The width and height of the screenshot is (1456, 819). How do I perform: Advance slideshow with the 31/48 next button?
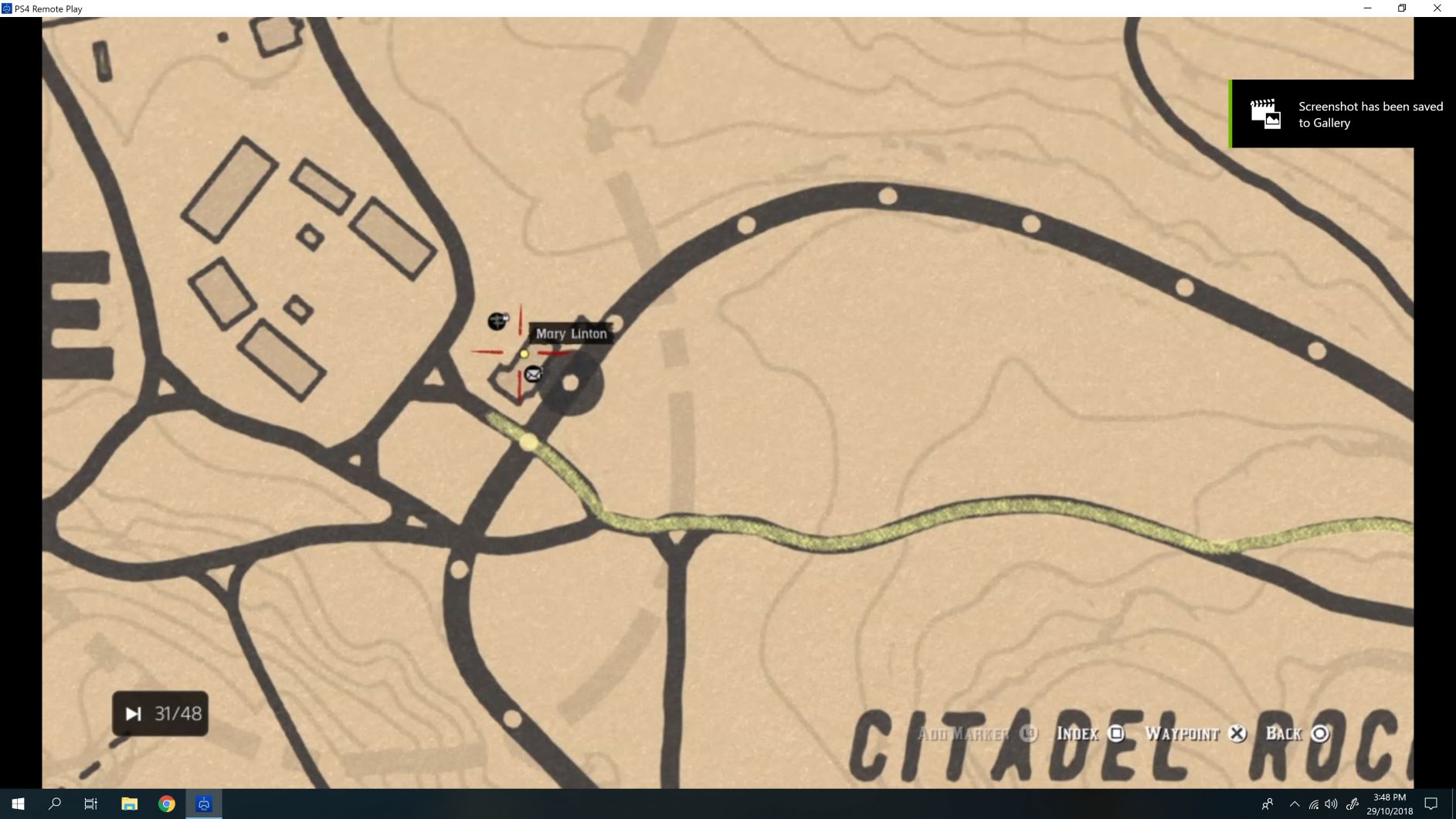[134, 714]
